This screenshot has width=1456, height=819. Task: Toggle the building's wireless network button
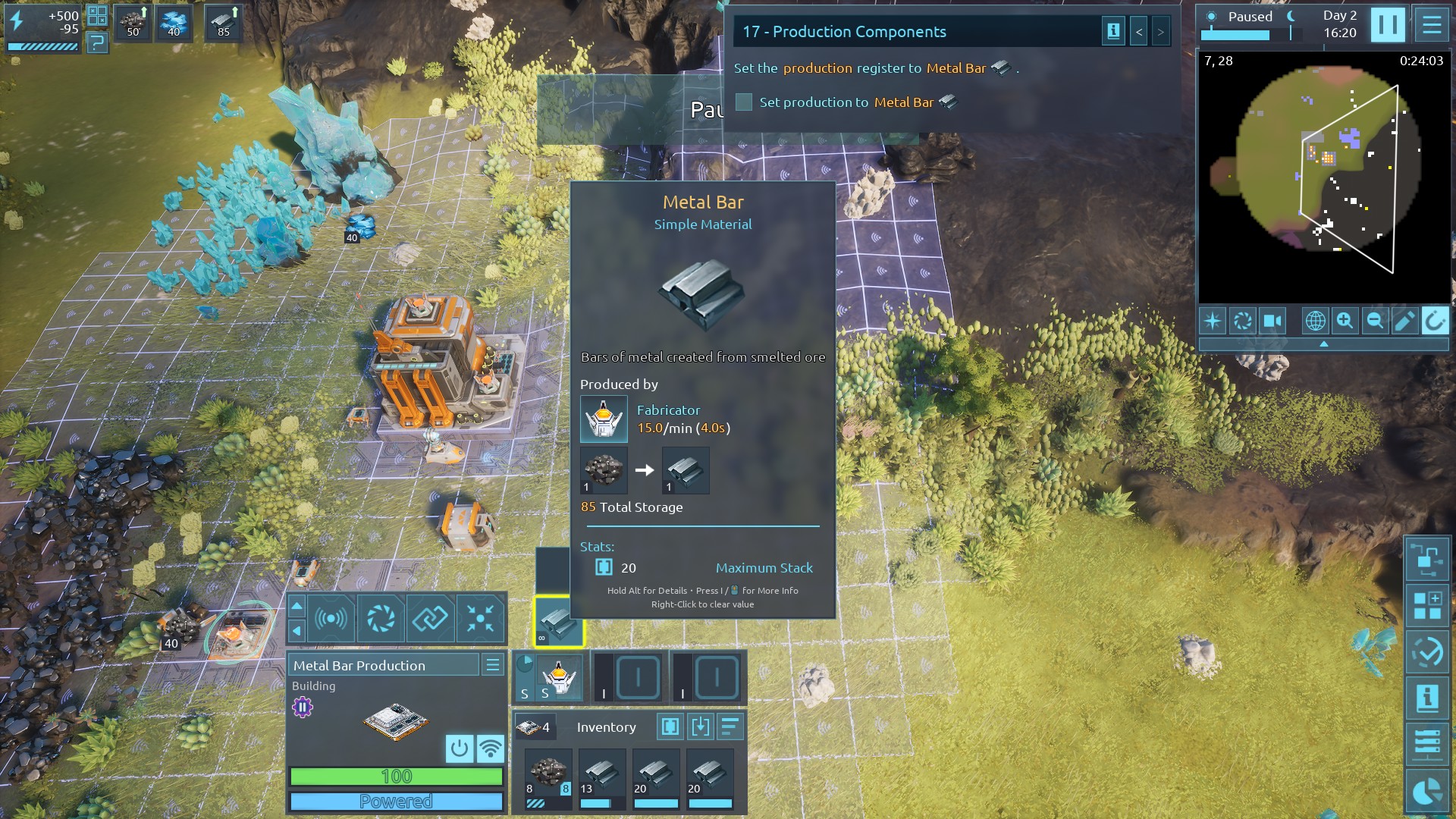[x=491, y=748]
